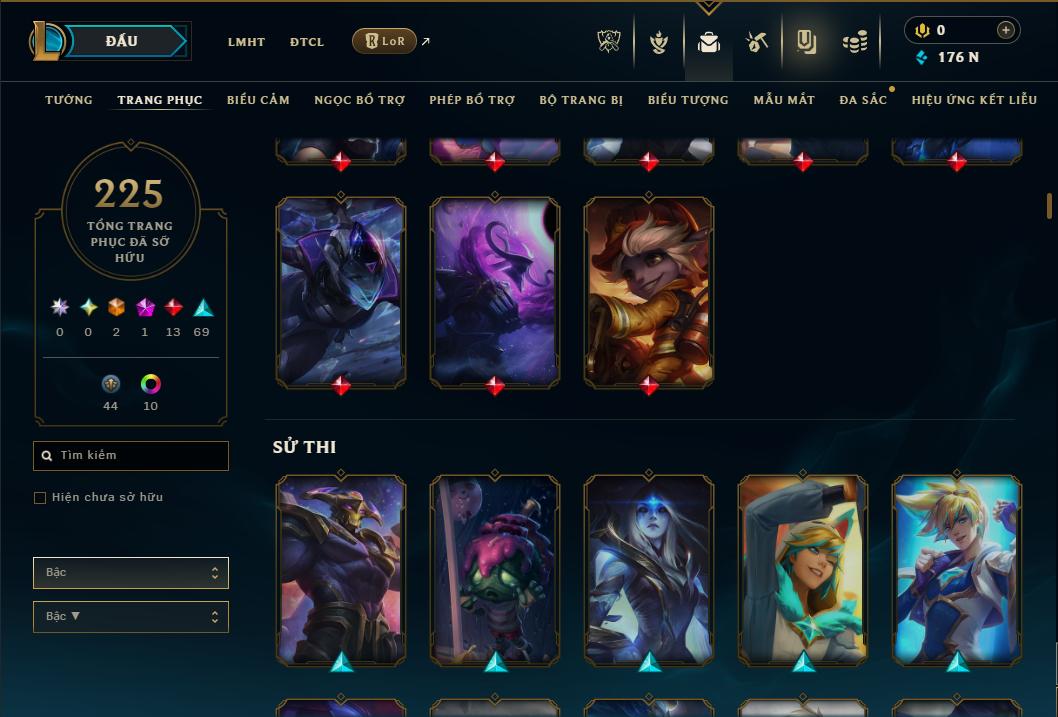This screenshot has height=717, width=1058.
Task: Click the ĐẤU play button
Action: point(122,41)
